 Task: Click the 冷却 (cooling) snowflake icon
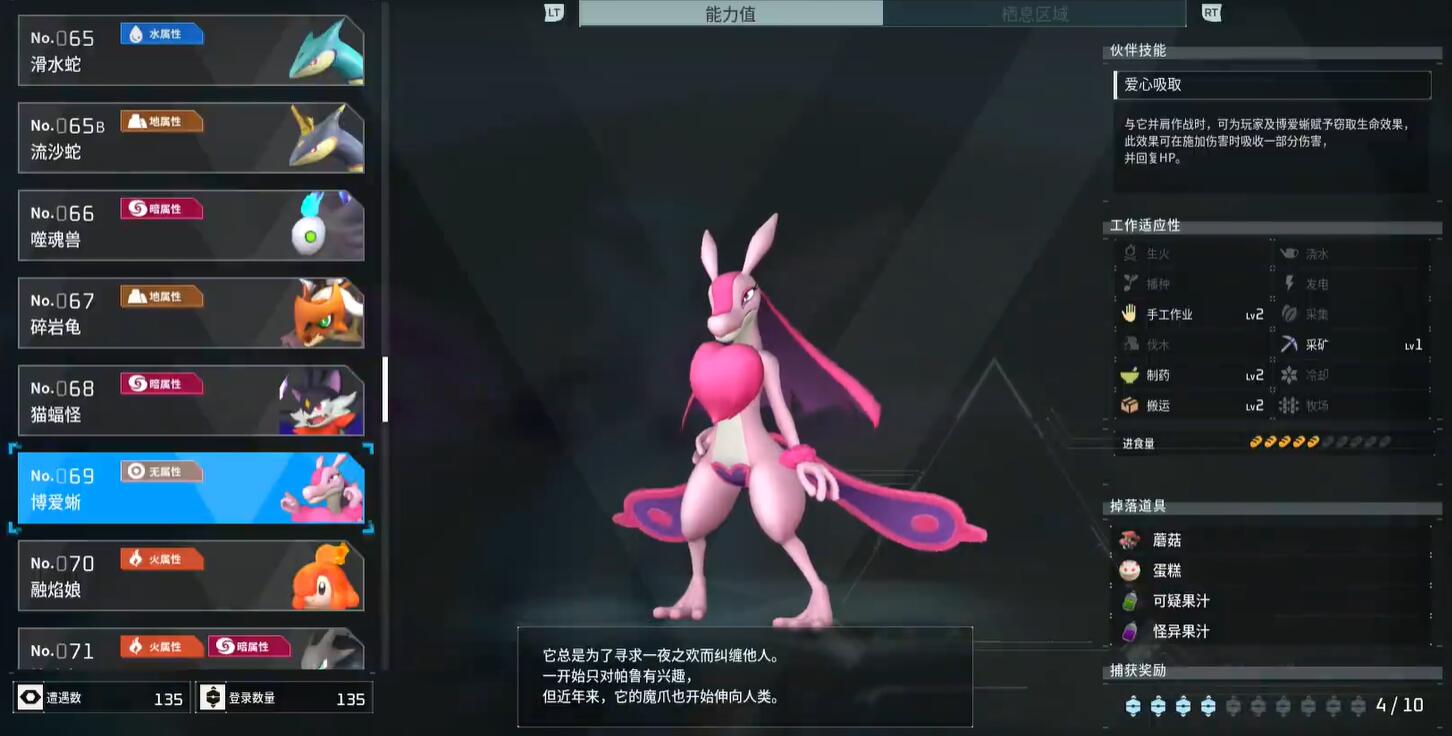[1292, 374]
